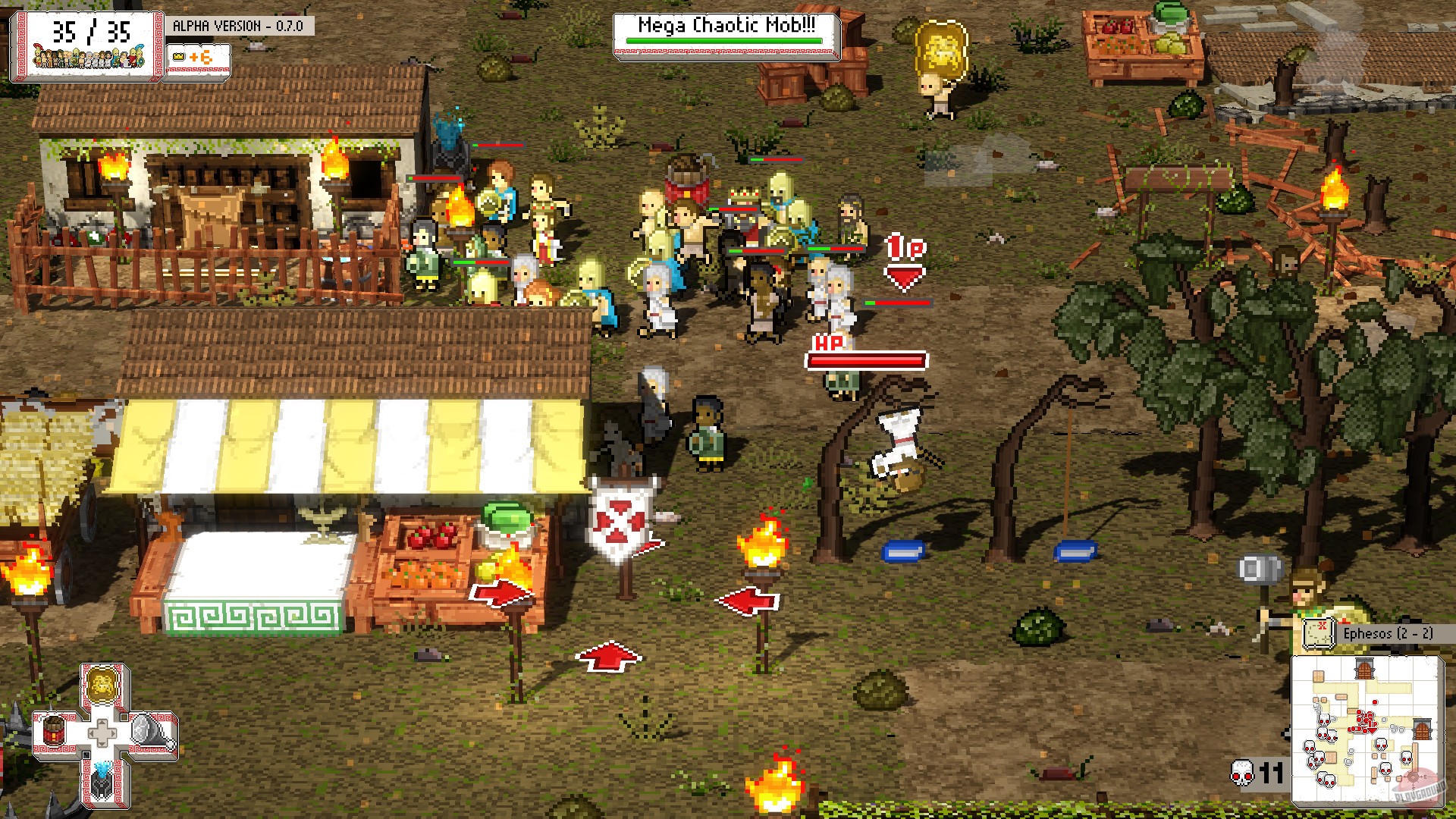Expand the d-pad center cross control
Screen dimensions: 1456x819
(x=102, y=732)
